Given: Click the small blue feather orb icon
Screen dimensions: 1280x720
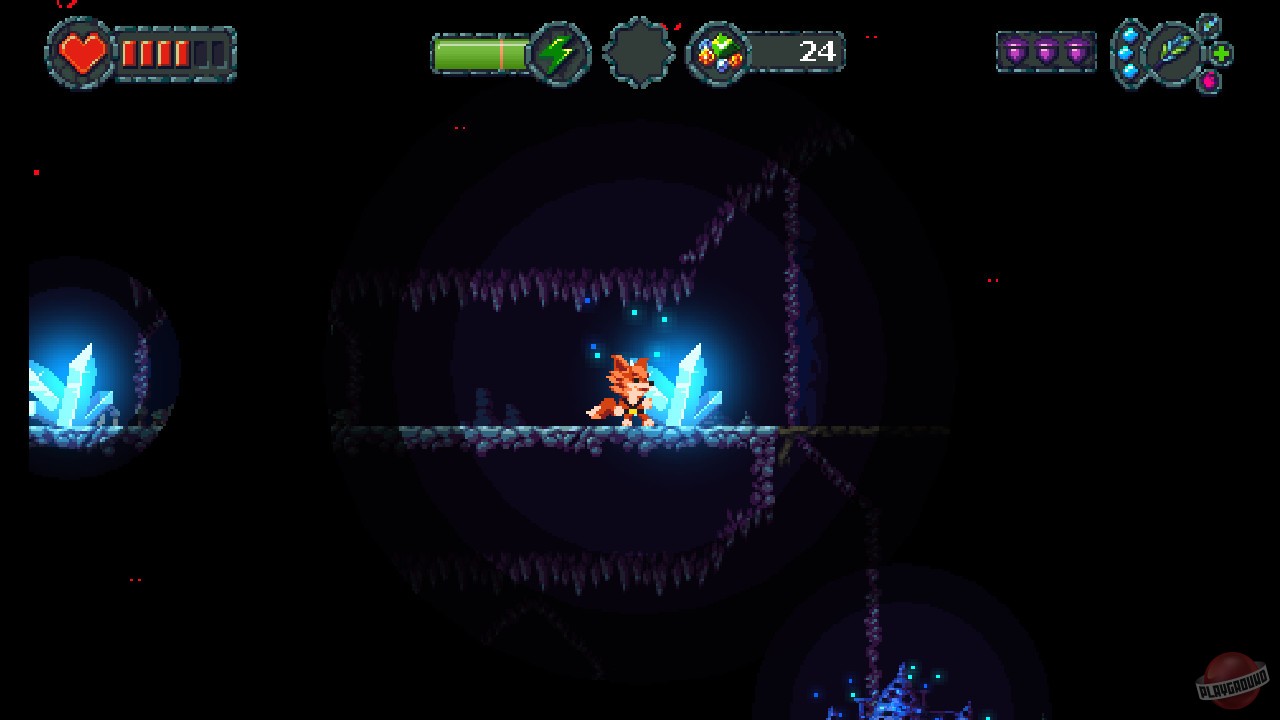Looking at the screenshot, I should 1209,25.
